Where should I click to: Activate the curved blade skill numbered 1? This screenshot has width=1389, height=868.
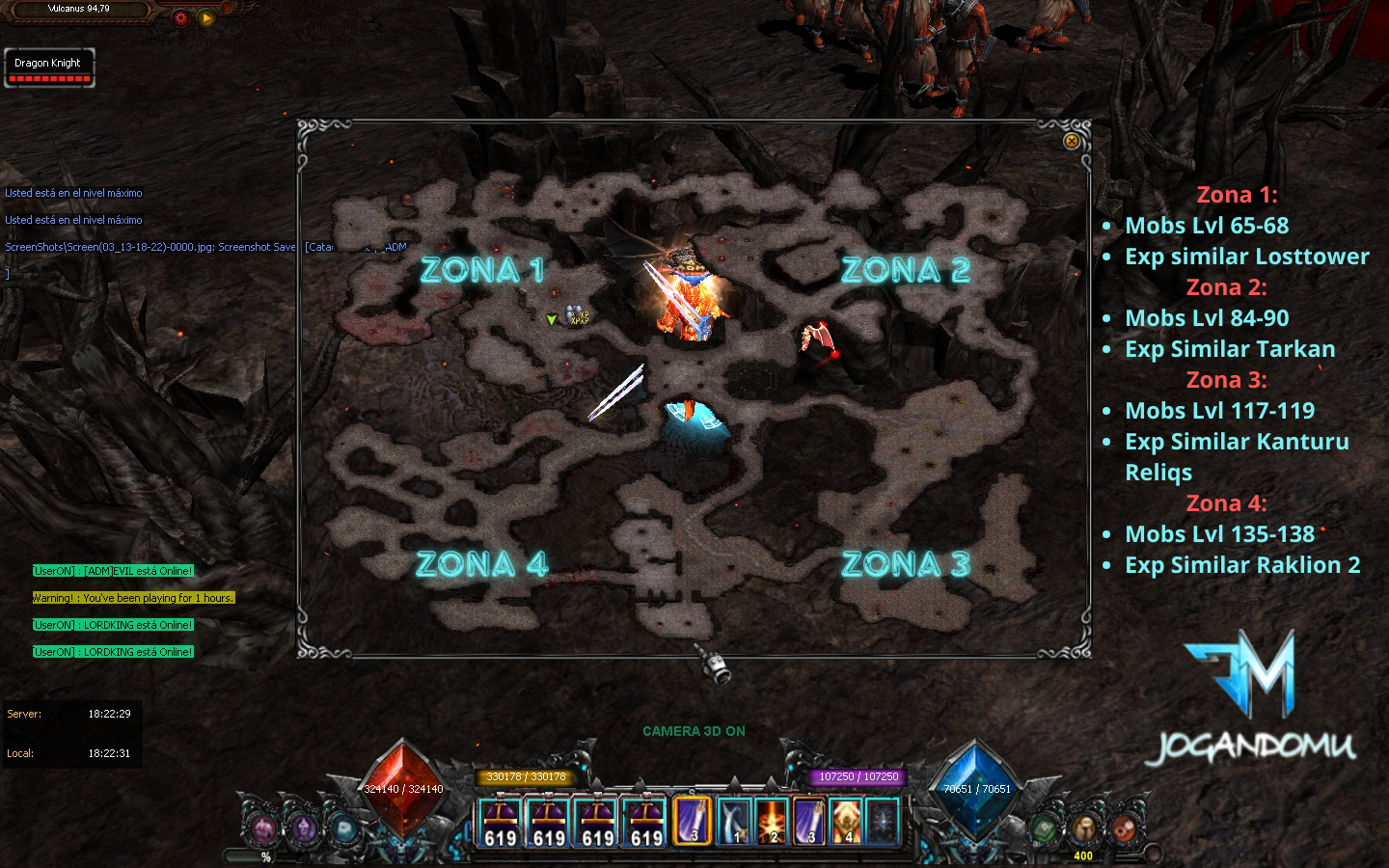point(734,822)
